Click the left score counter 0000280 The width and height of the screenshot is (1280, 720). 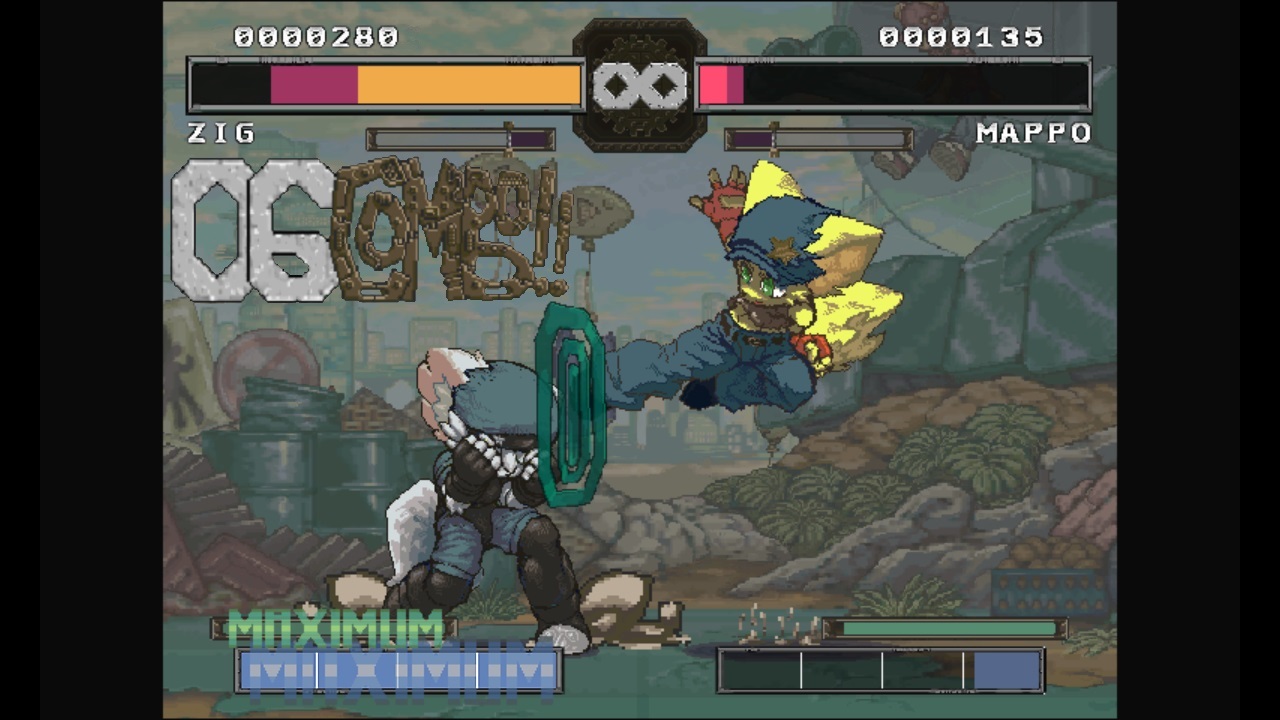(316, 38)
